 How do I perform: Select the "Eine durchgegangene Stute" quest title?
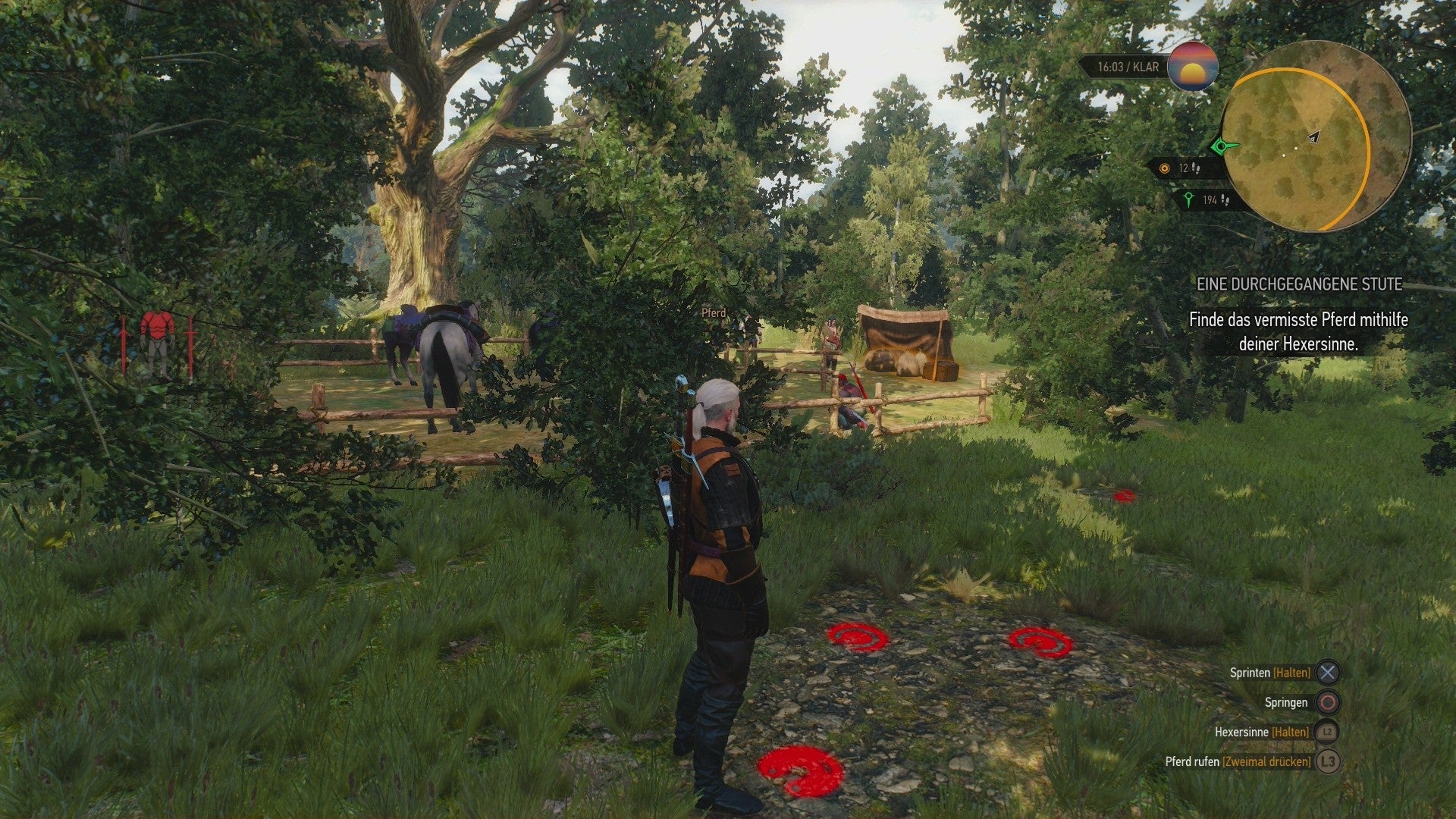click(1299, 284)
